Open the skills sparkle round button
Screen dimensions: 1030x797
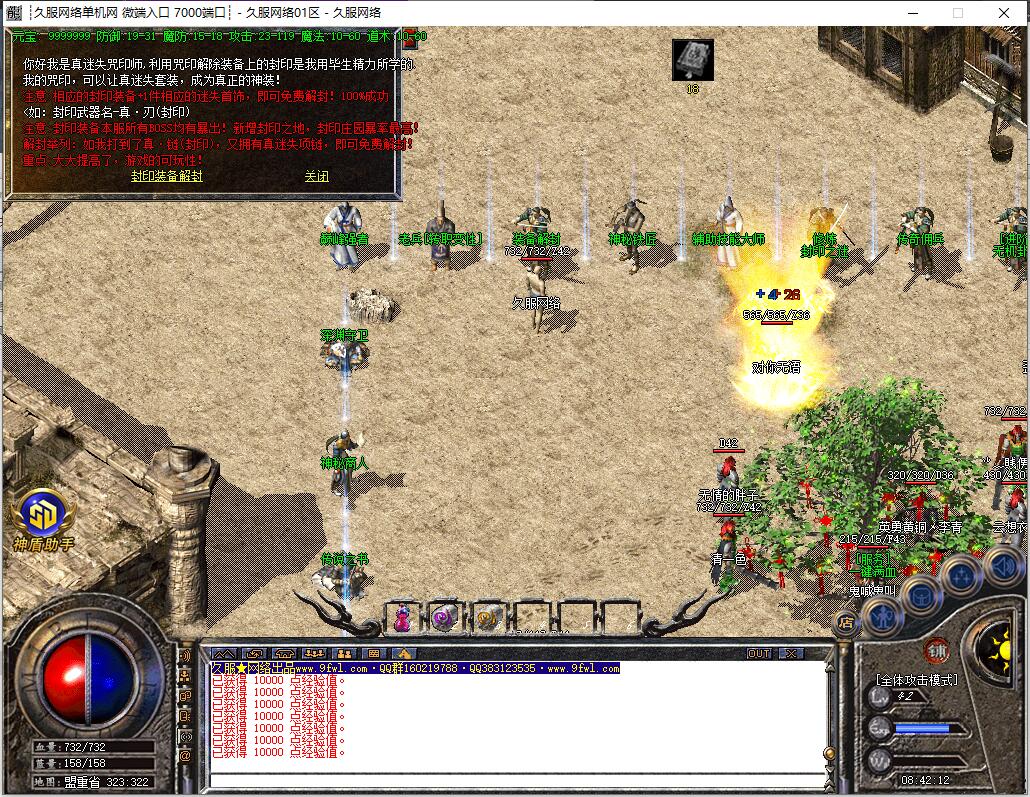coord(961,575)
